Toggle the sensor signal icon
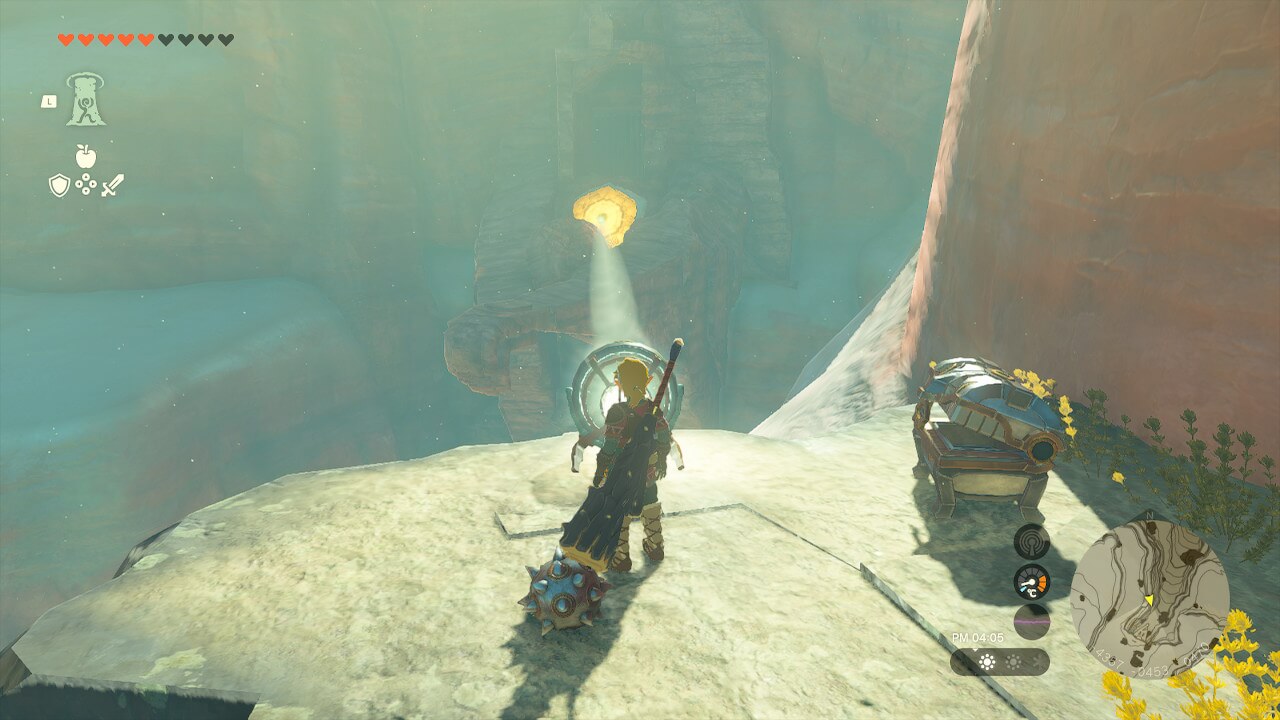This screenshot has width=1280, height=720. tap(1031, 541)
